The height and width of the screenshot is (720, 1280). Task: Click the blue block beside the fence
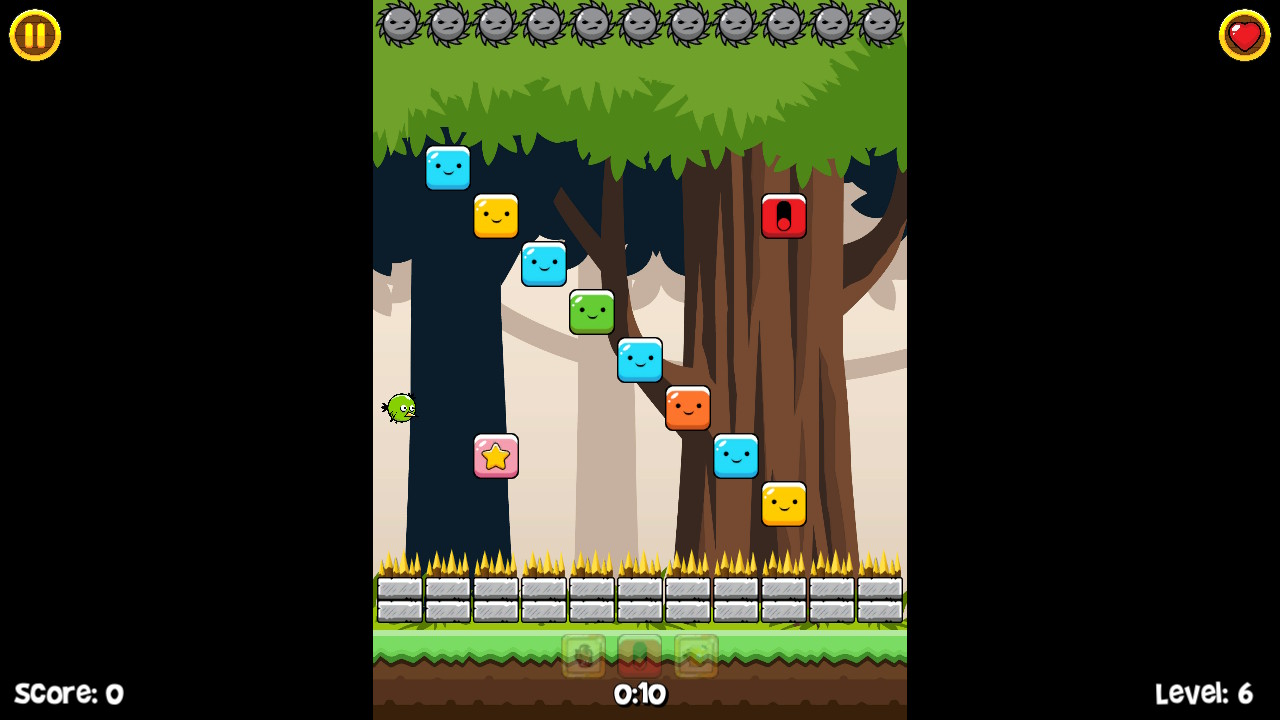[737, 456]
